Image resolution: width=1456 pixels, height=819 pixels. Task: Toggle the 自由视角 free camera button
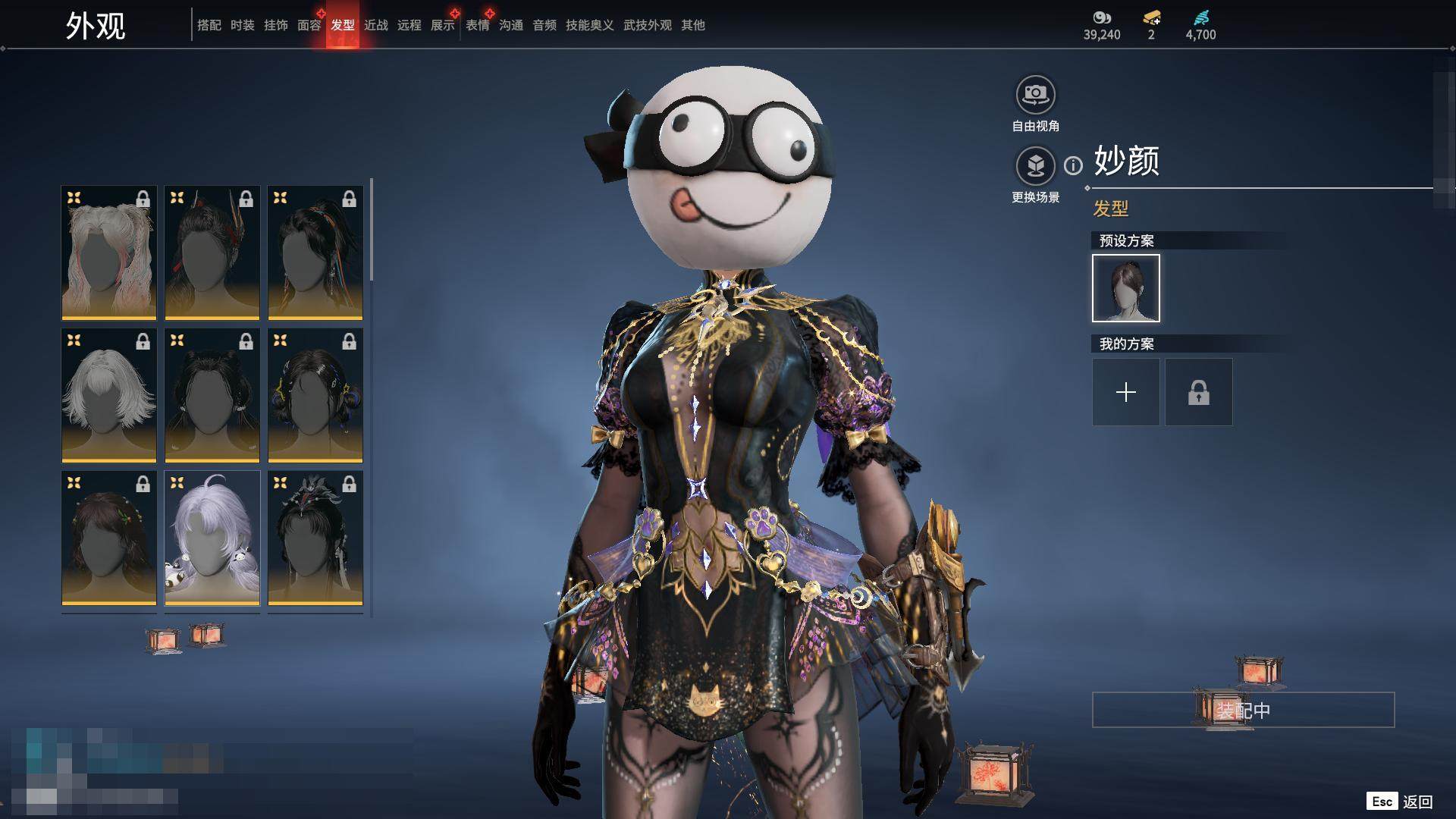tap(1035, 95)
